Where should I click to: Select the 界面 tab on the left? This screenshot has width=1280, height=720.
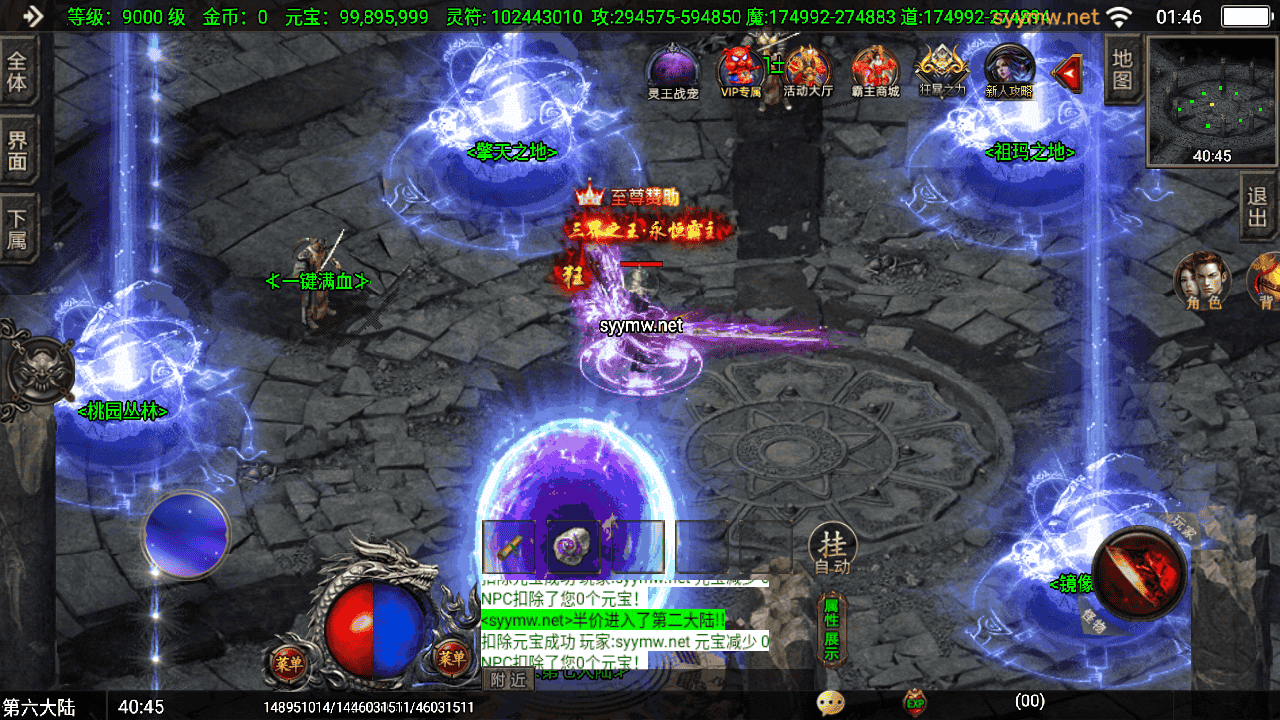point(18,149)
